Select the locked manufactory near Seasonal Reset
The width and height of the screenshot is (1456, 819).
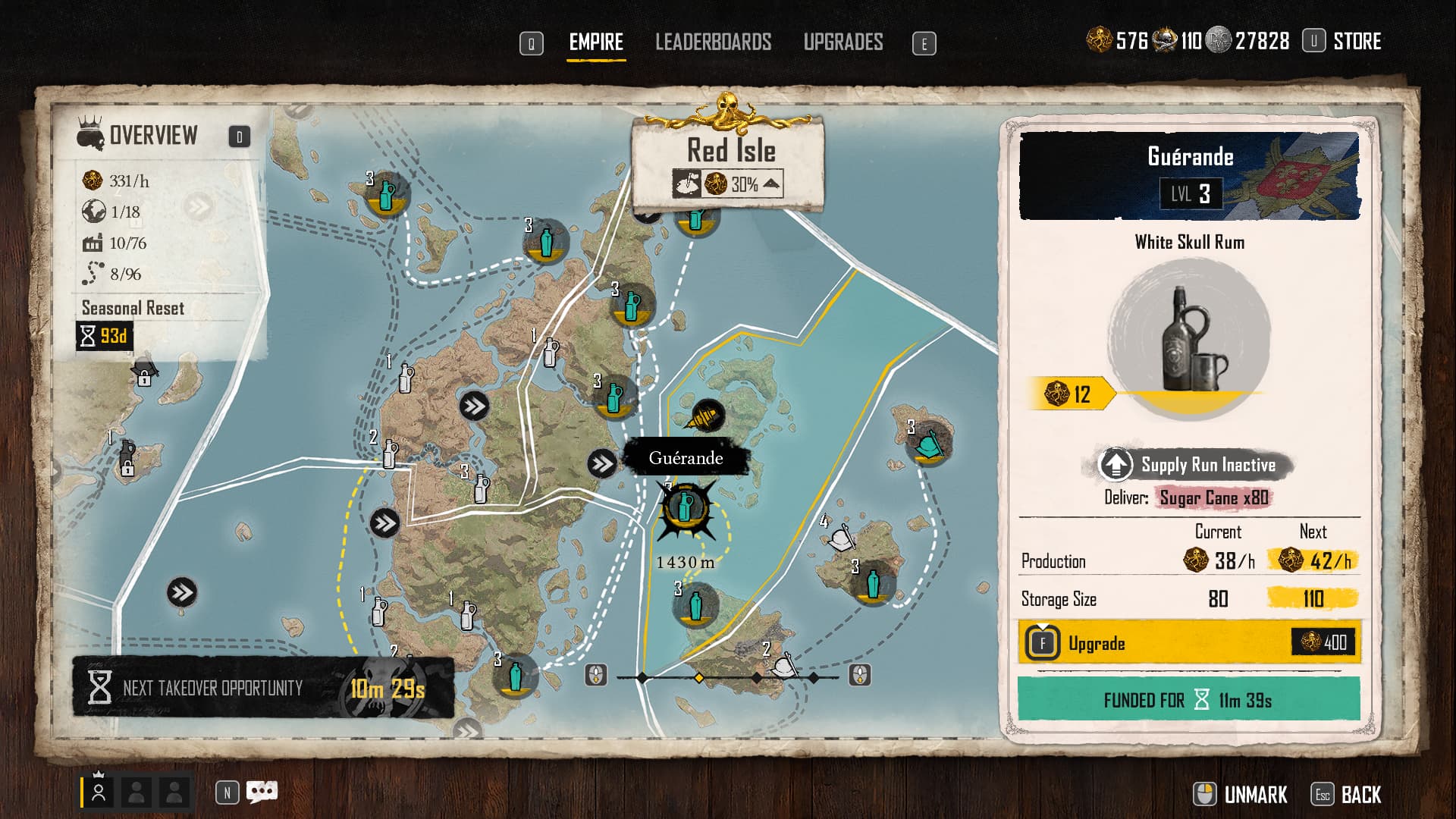[x=143, y=374]
